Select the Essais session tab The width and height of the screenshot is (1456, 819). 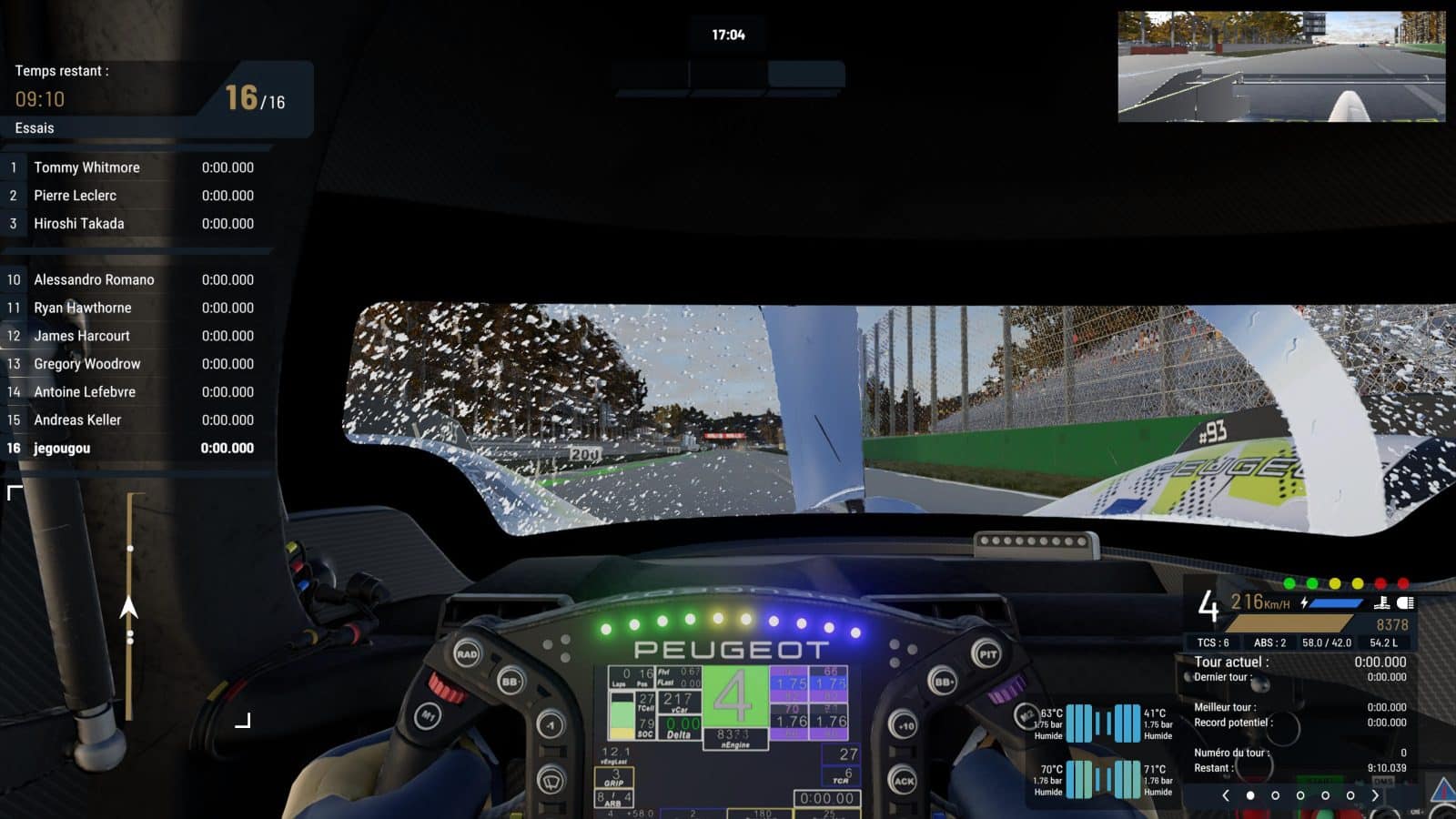pos(34,128)
